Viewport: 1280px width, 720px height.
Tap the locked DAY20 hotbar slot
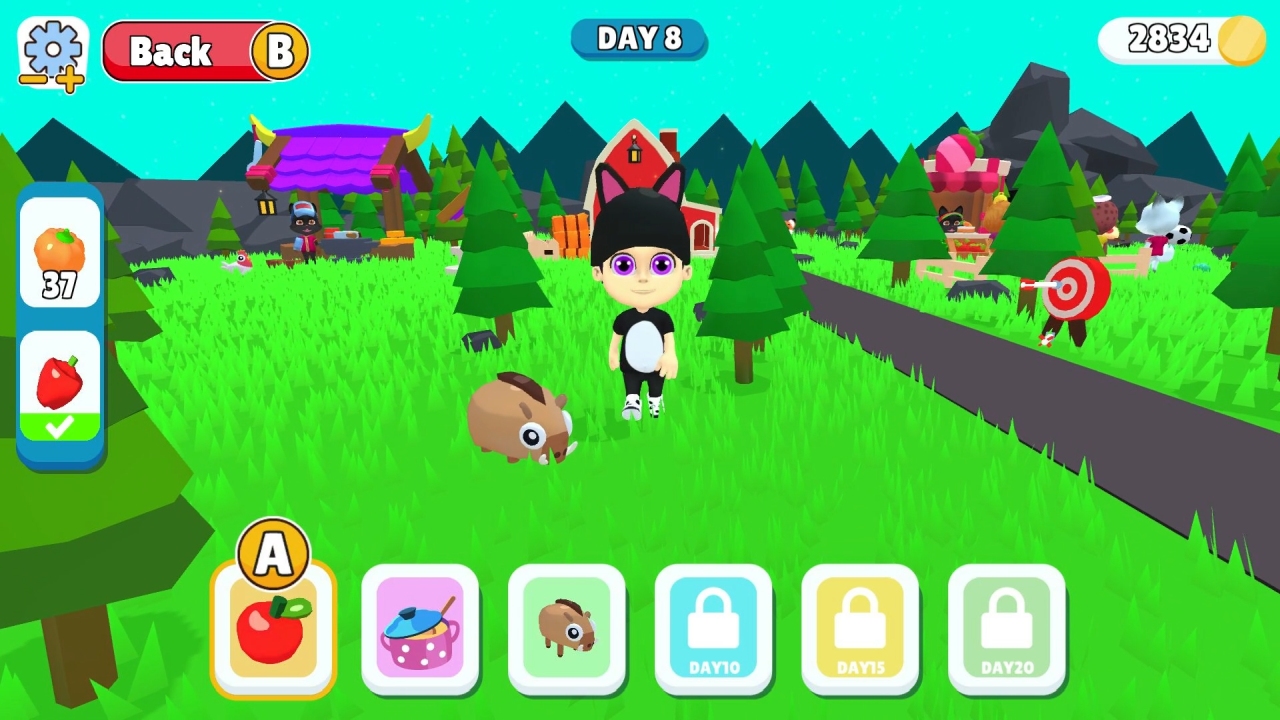1006,628
